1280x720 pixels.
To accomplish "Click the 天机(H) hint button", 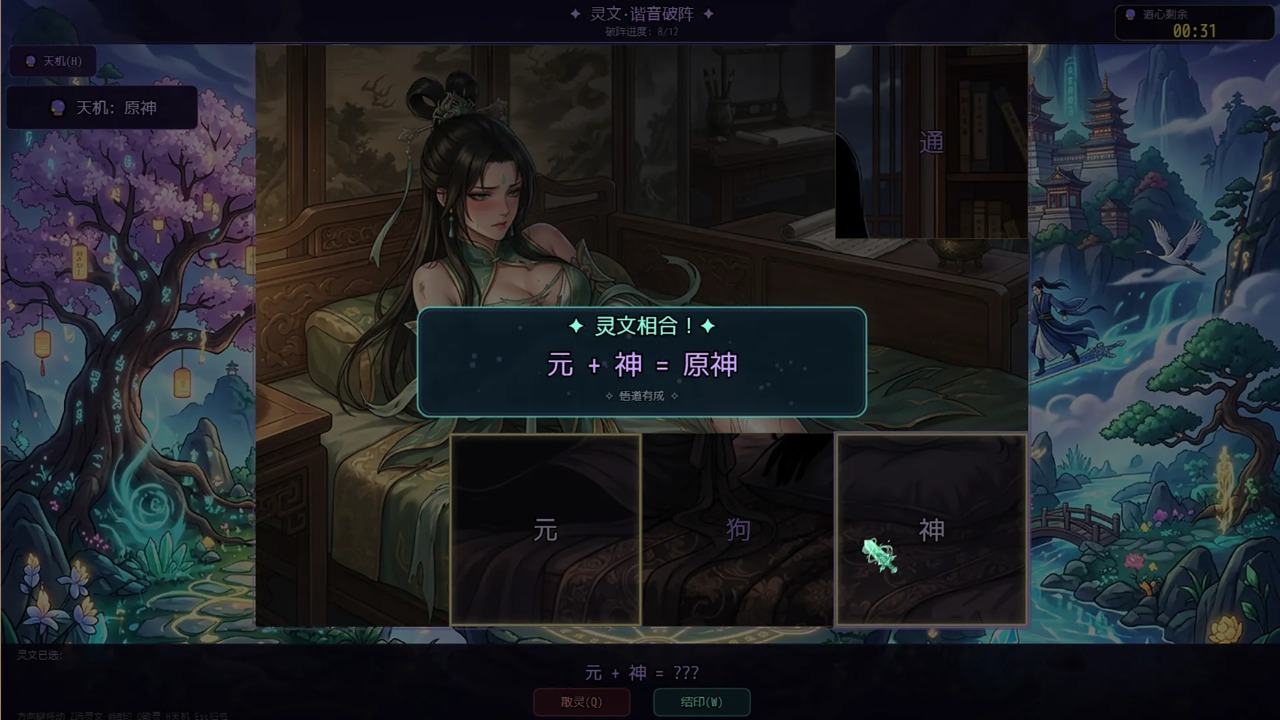I will (x=53, y=61).
